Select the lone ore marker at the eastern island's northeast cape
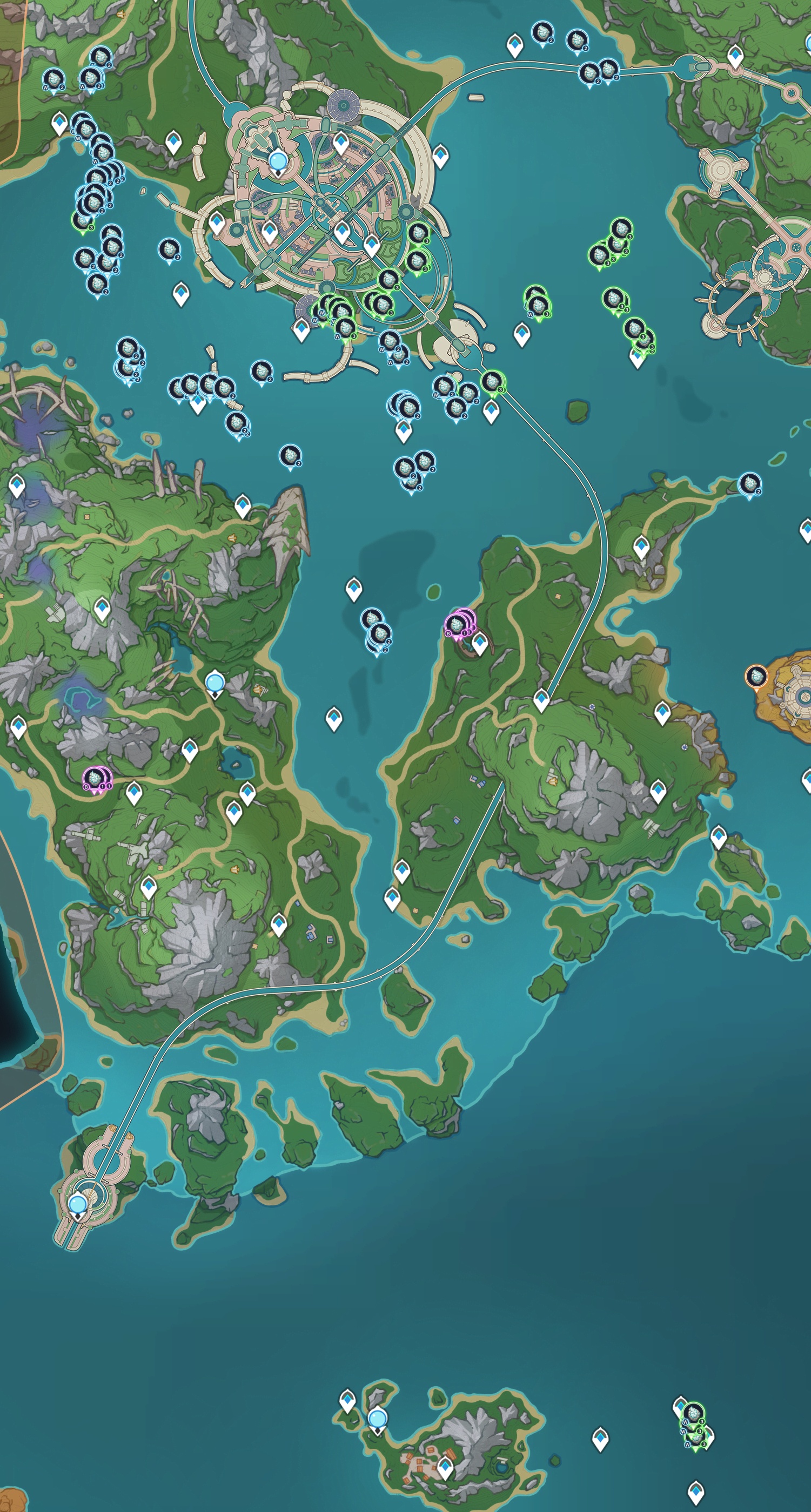The height and width of the screenshot is (1512, 811). [749, 485]
